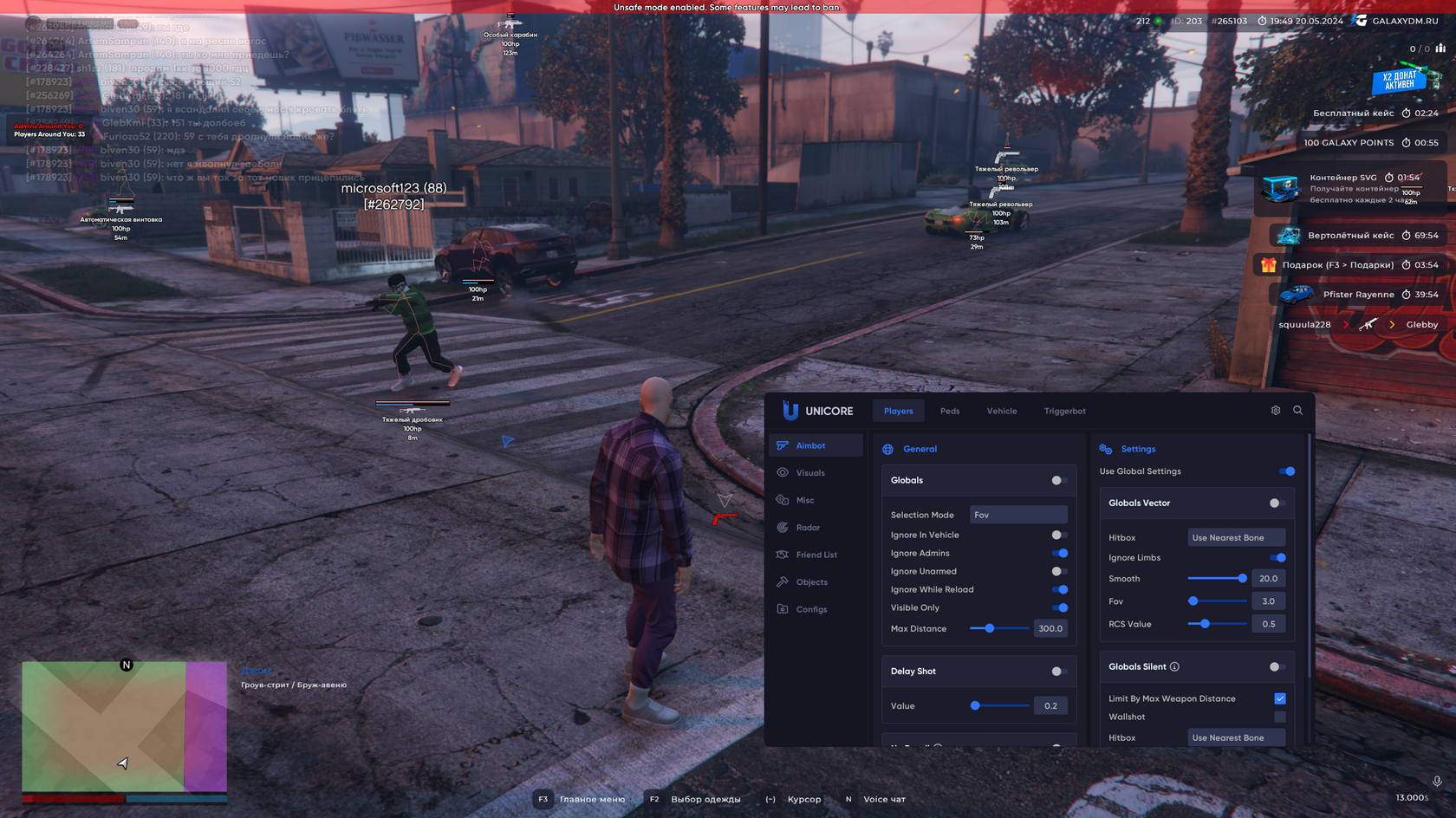
Task: Toggle the Ignore In Vehicle switch
Action: (x=1059, y=536)
